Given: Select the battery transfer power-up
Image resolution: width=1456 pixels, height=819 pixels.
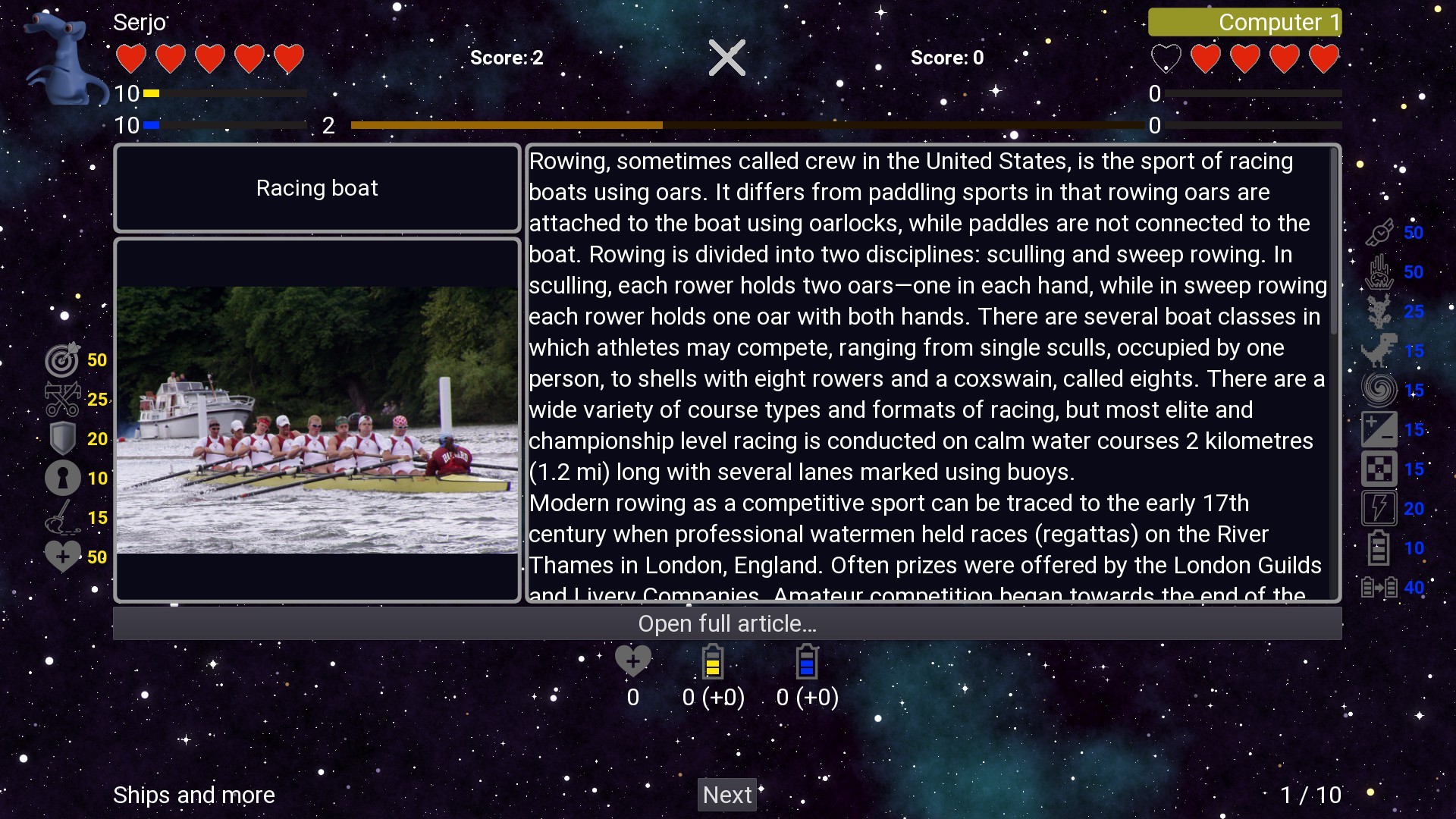Looking at the screenshot, I should pos(1380,588).
